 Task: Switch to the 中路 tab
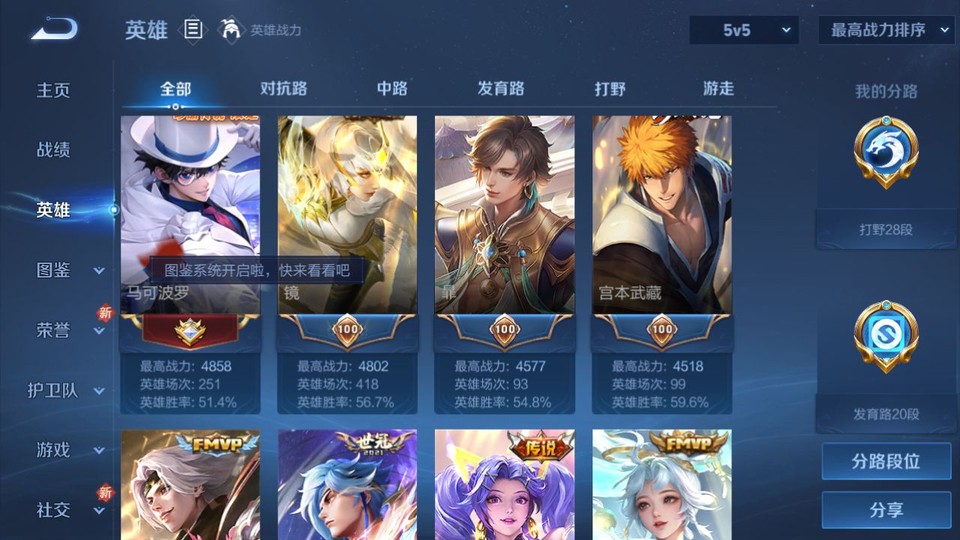pyautogui.click(x=392, y=88)
